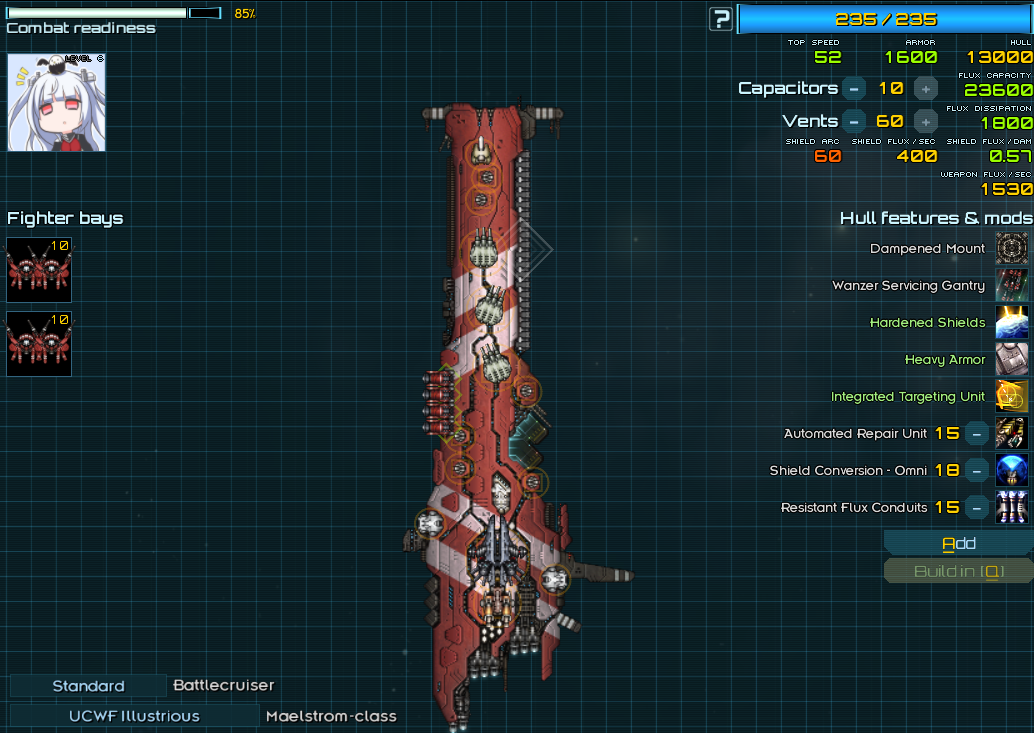
Task: Open the second fighter bay slot
Action: pos(39,344)
